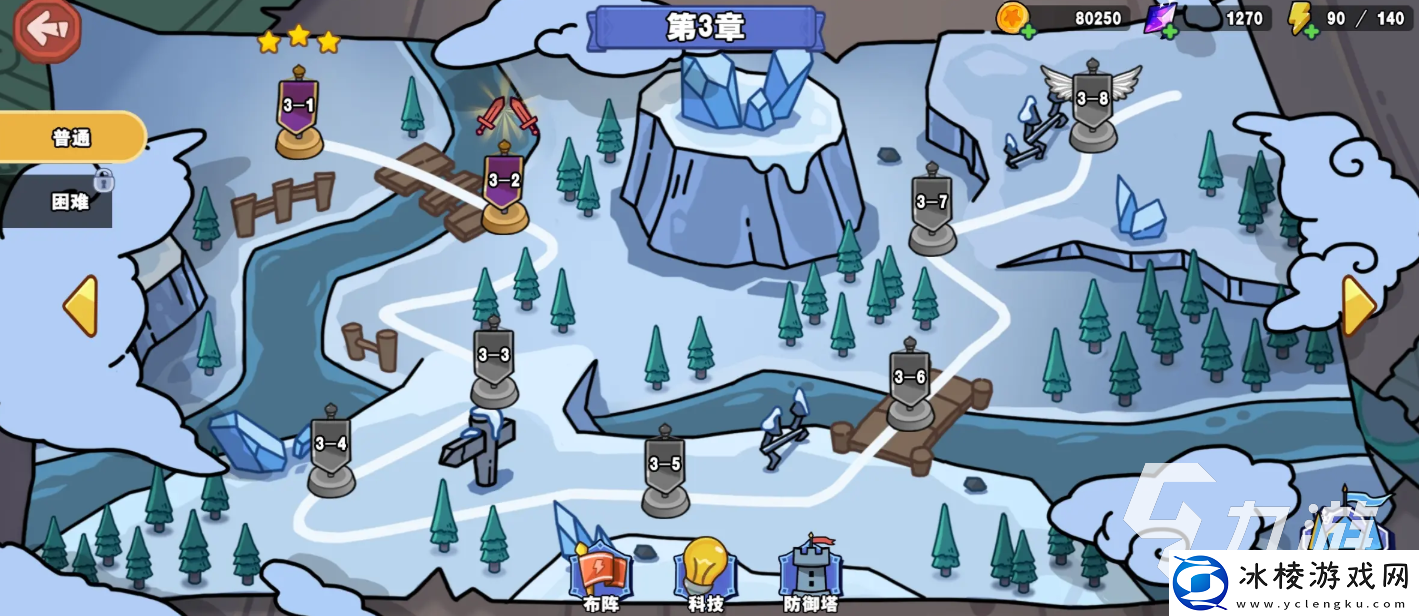Refill lightning energy with plus
Image resolution: width=1419 pixels, height=616 pixels.
point(1310,32)
